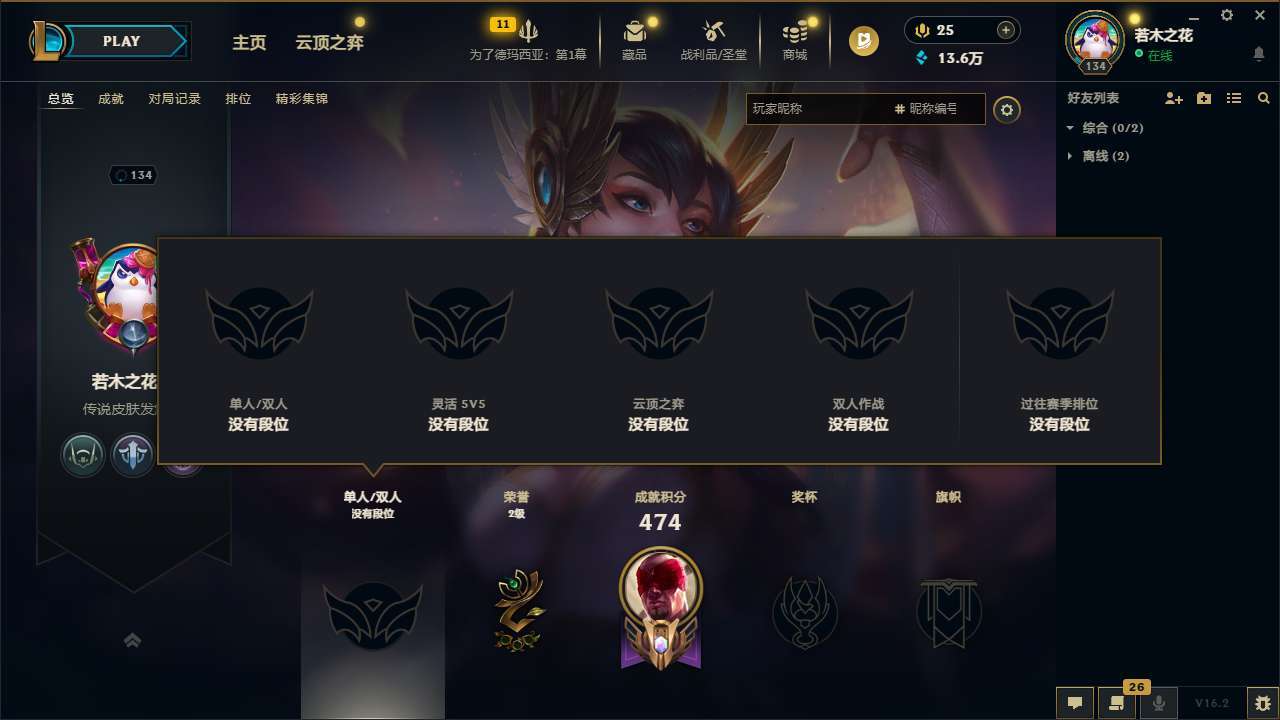This screenshot has height=720, width=1280.
Task: Open 战利品/圣堂 loot page
Action: pos(715,40)
